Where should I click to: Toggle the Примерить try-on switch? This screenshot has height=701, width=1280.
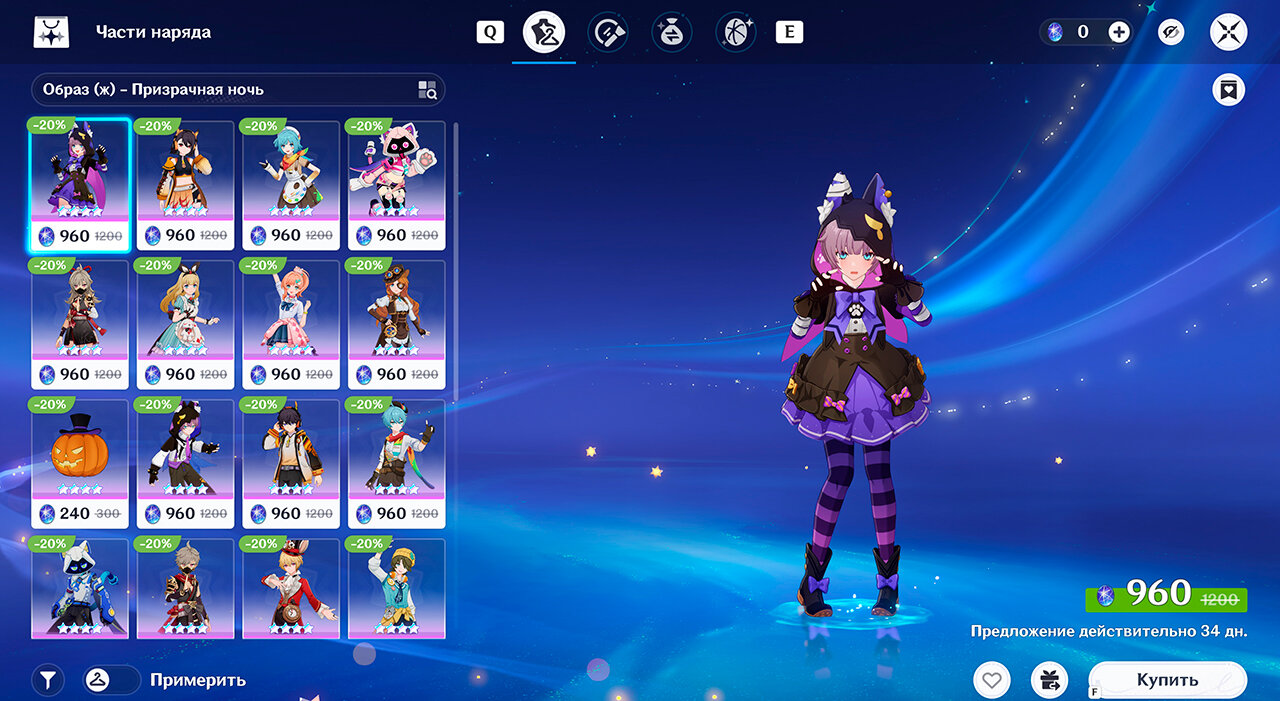(x=112, y=680)
